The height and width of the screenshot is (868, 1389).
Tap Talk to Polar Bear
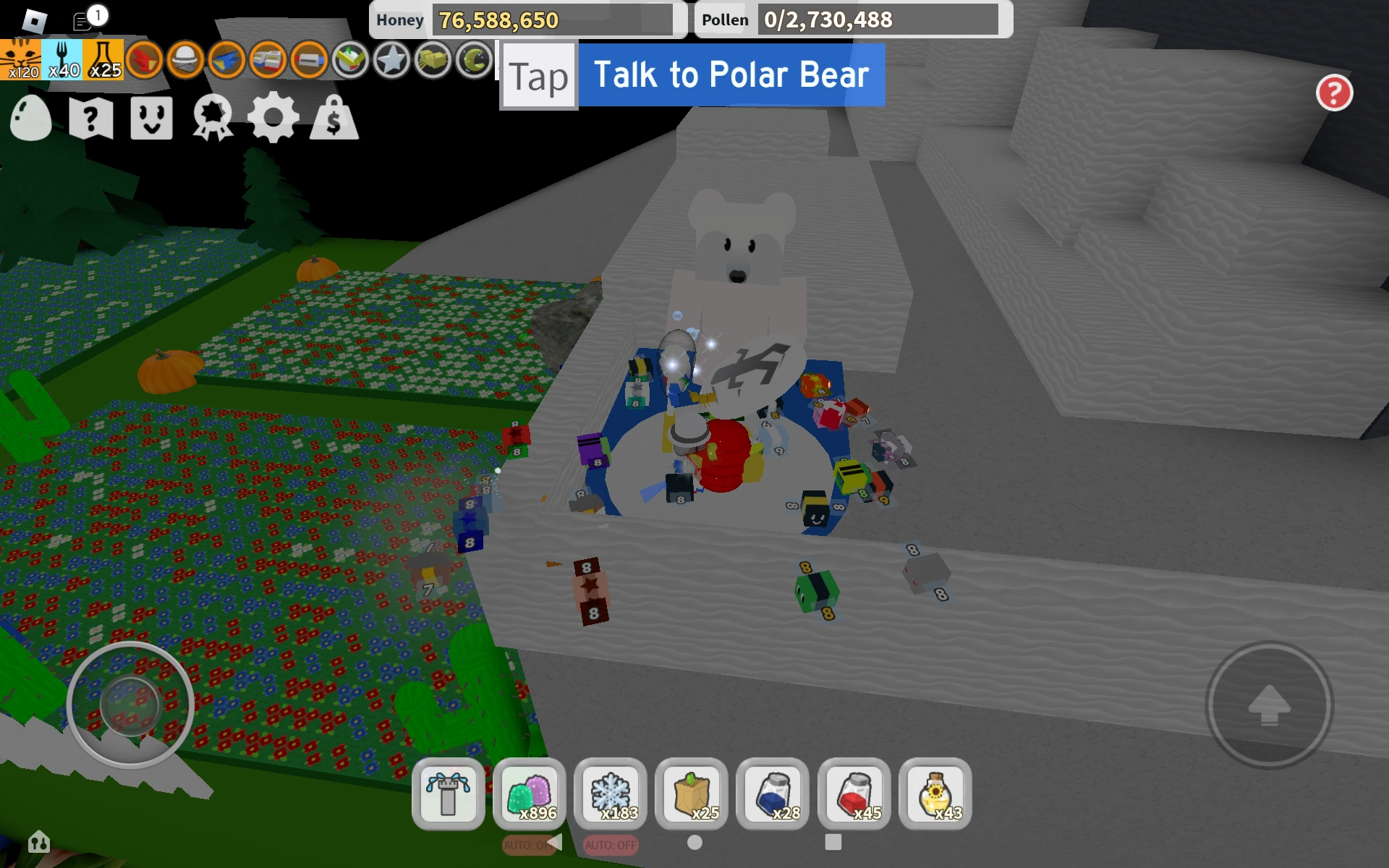731,75
